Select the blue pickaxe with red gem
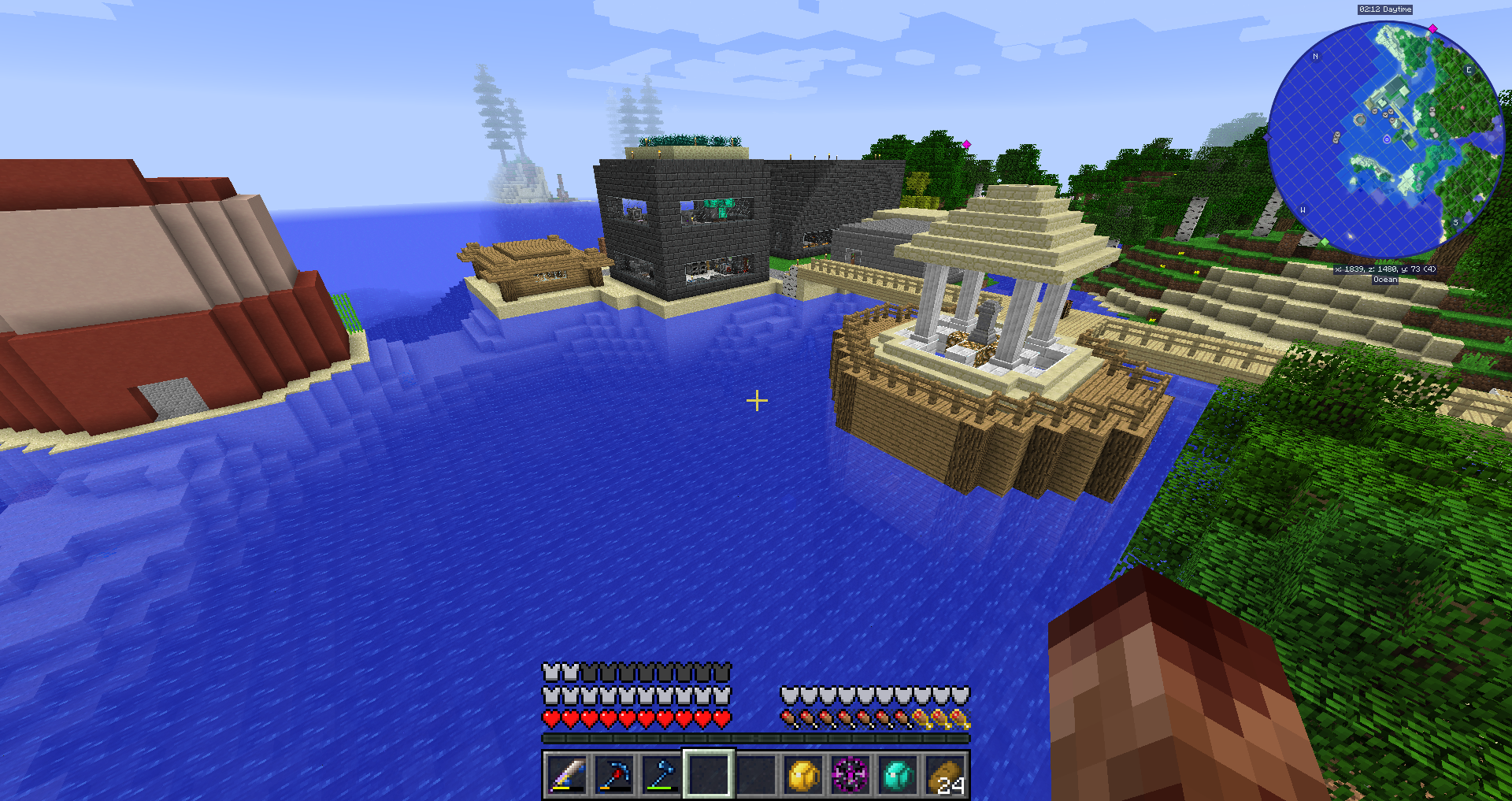Screen dimensions: 1512x801 tap(614, 775)
